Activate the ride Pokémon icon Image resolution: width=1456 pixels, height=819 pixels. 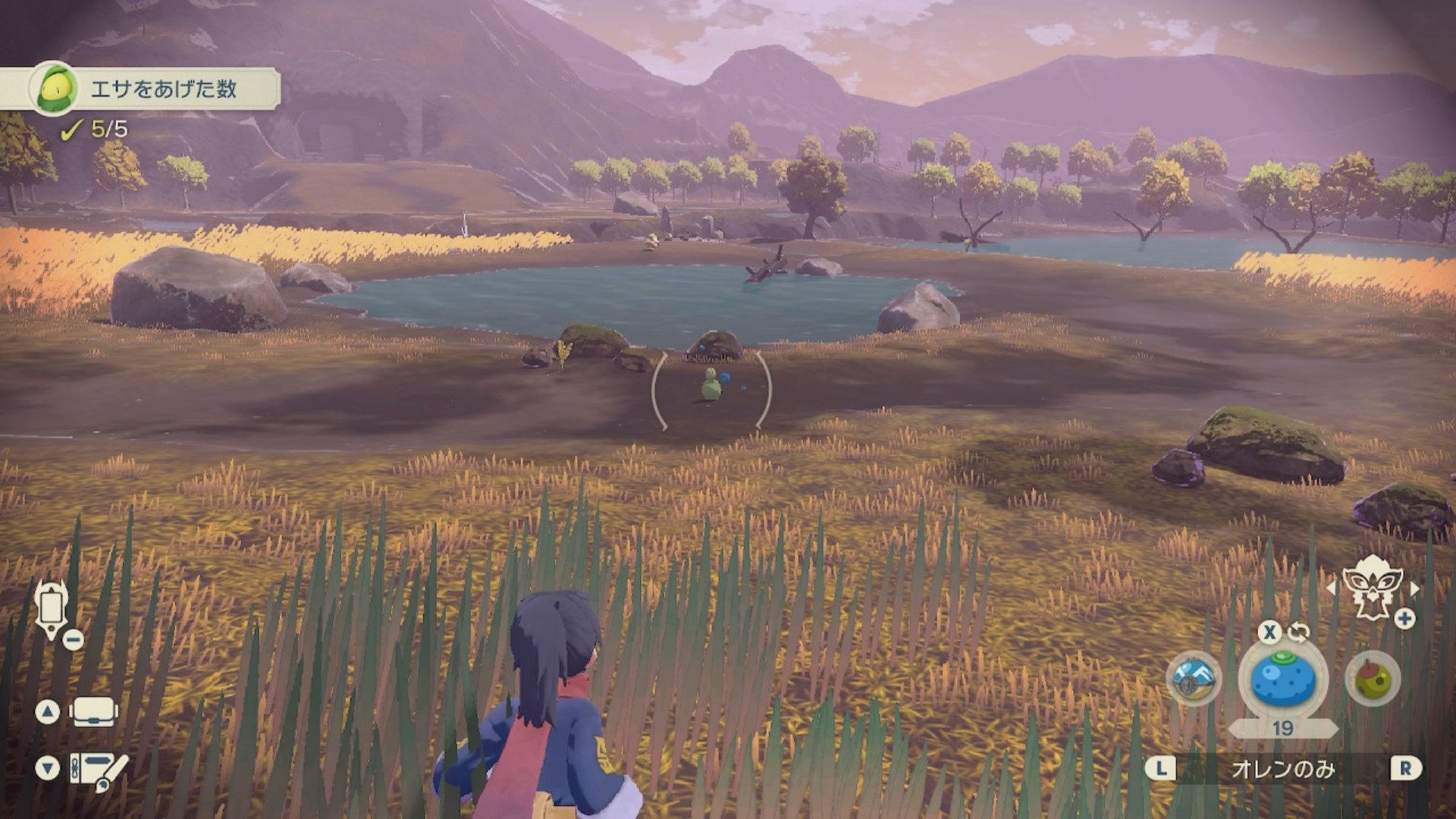[x=1372, y=585]
